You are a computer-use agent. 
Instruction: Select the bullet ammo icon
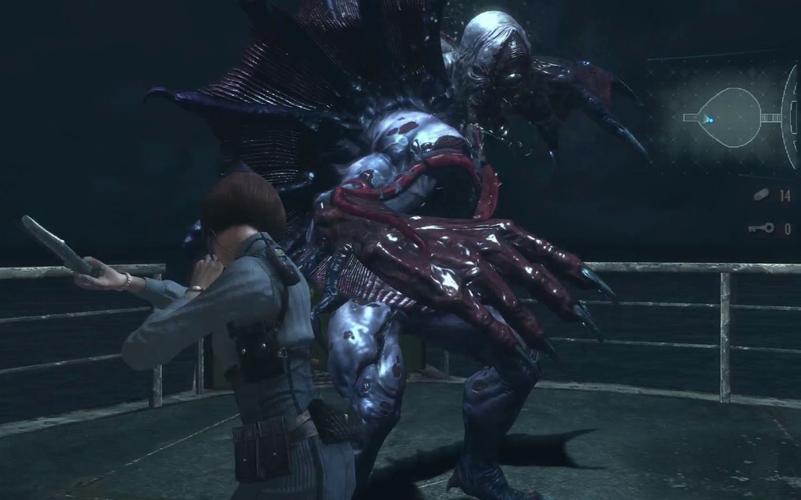click(x=761, y=196)
